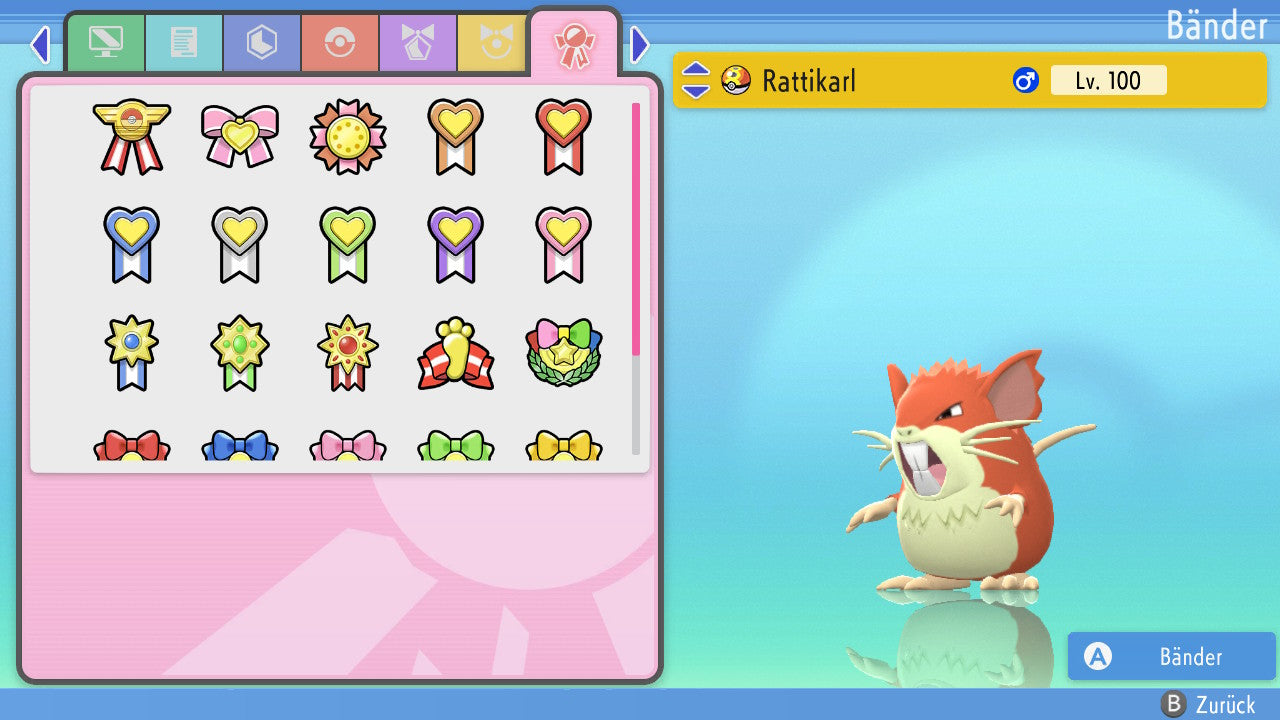Select the blue hexagon stats tab
Screen dimensions: 1280x720
pos(262,43)
